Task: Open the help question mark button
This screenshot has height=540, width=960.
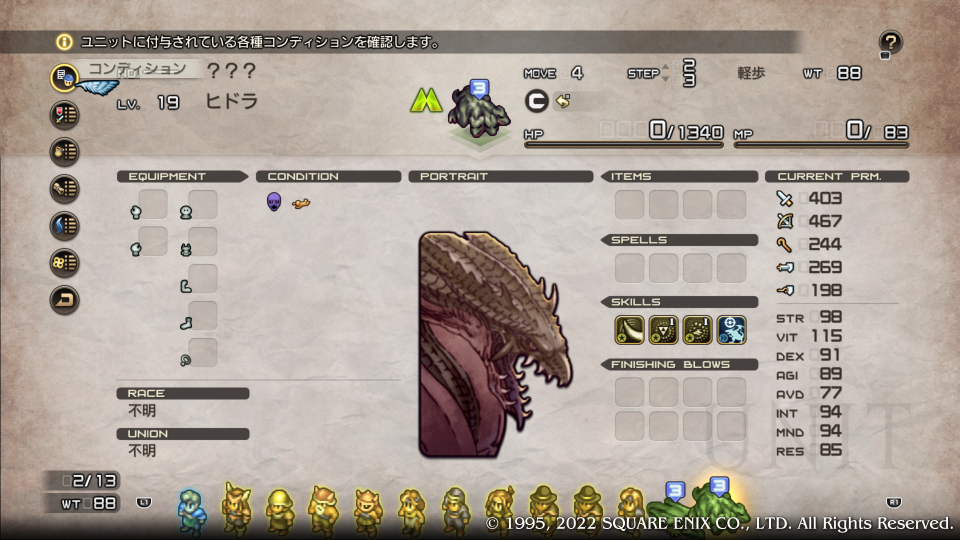Action: tap(890, 42)
